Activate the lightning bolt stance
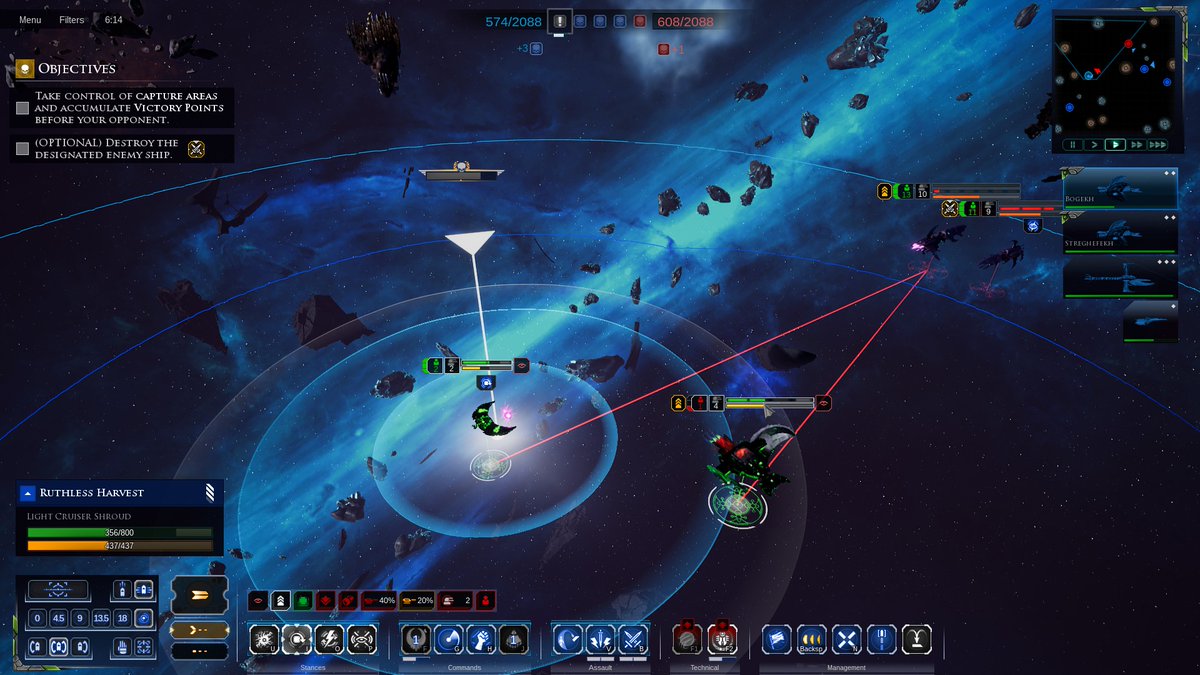The image size is (1200, 675). pos(329,639)
